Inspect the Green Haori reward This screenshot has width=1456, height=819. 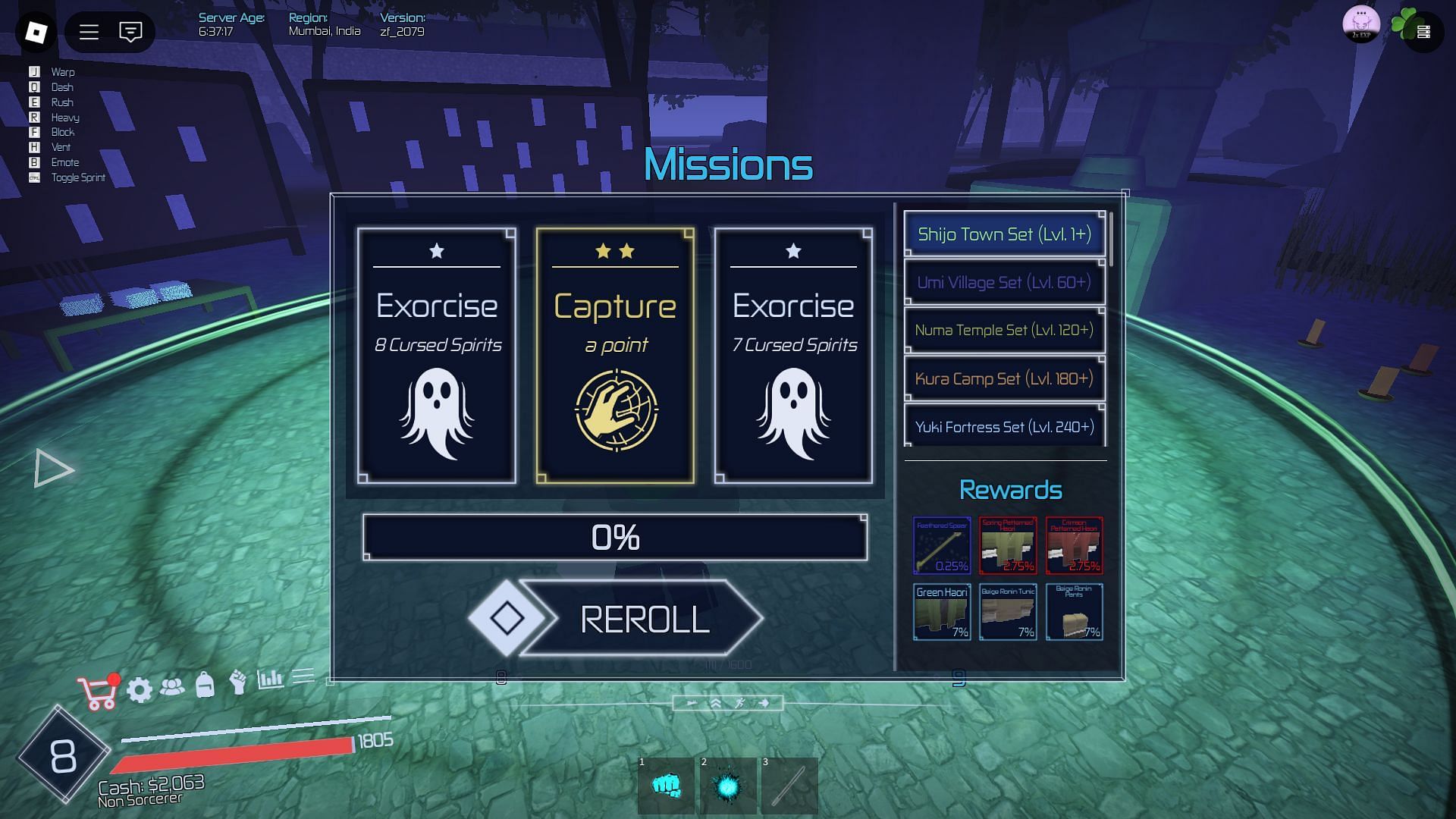pos(942,612)
